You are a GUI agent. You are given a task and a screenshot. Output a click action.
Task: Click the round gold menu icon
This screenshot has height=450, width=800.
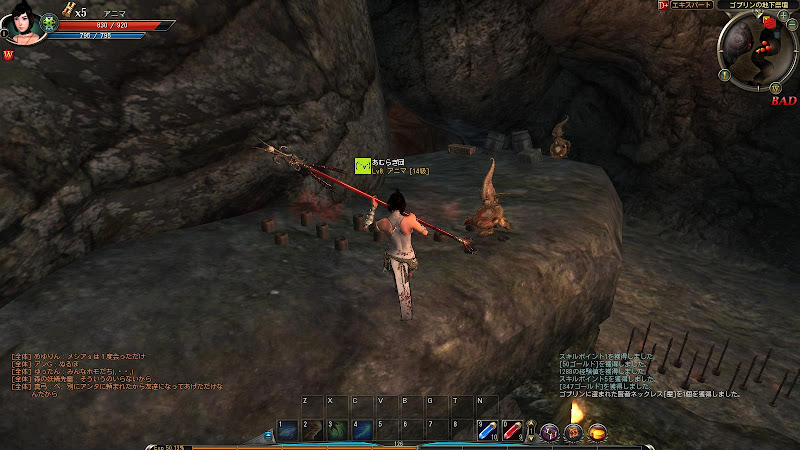(x=597, y=432)
